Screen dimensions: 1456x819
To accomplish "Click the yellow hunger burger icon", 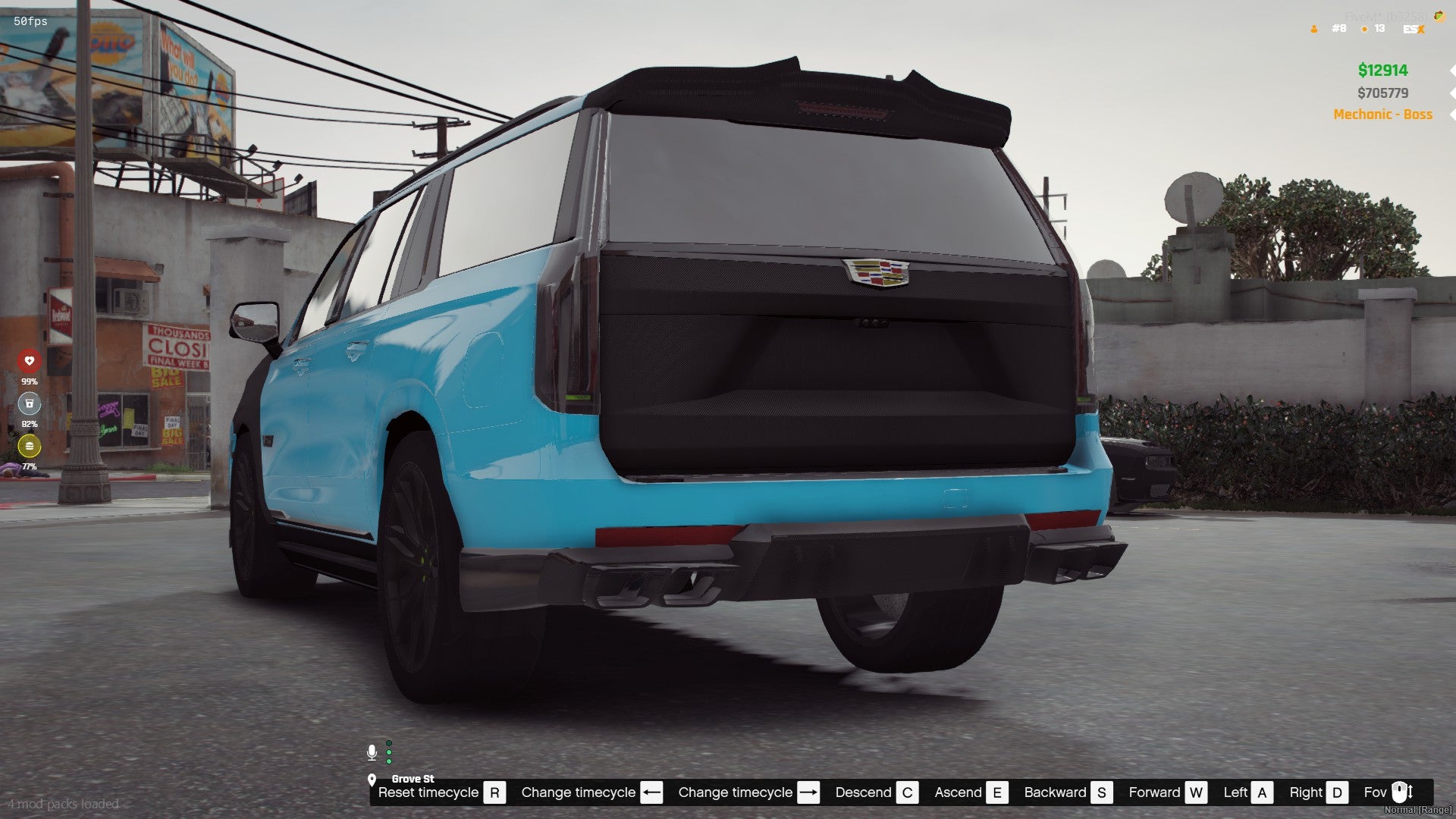I will [x=30, y=446].
